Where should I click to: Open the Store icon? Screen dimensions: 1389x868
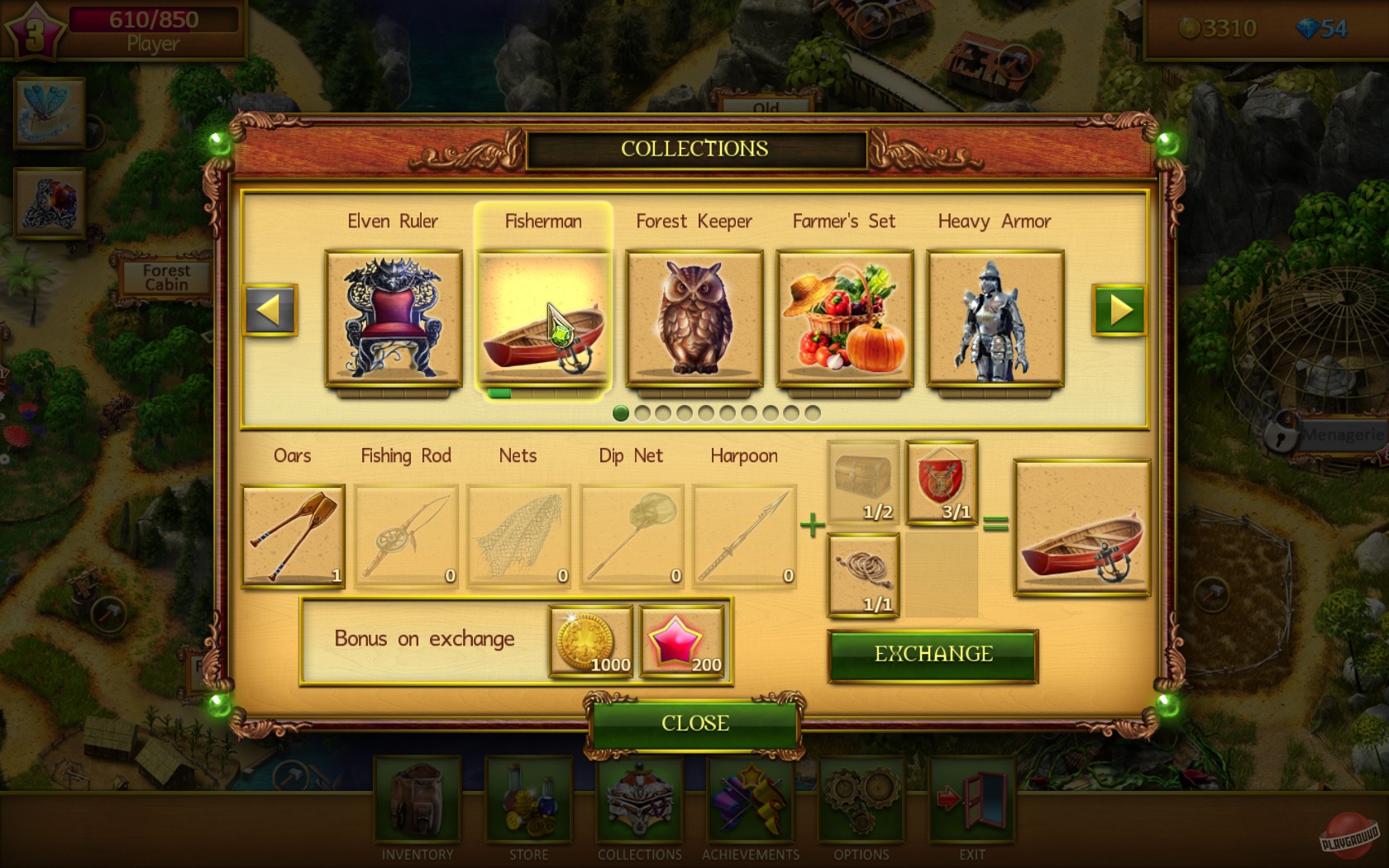point(528,802)
